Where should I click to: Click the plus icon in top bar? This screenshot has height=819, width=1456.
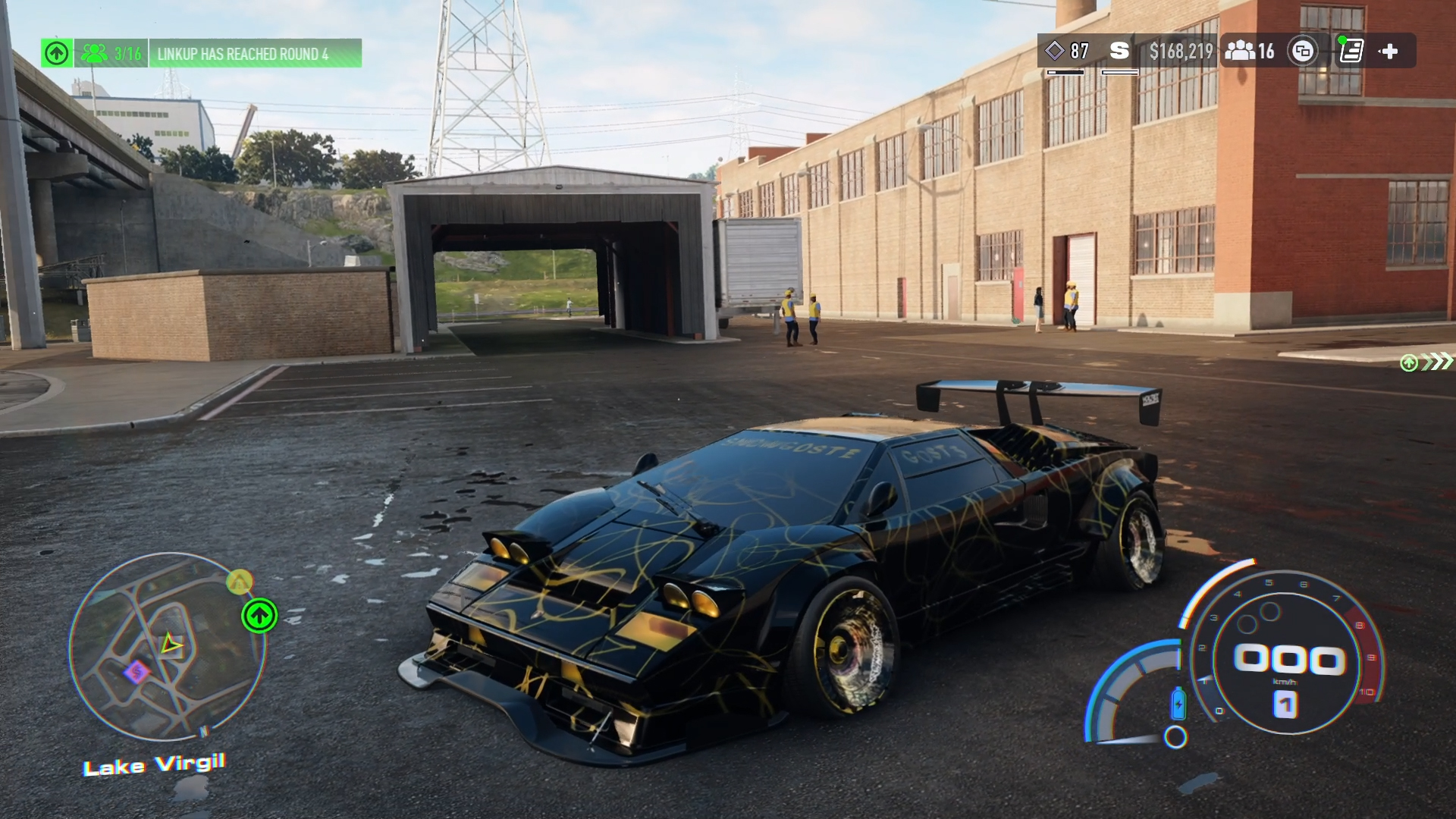coord(1389,51)
